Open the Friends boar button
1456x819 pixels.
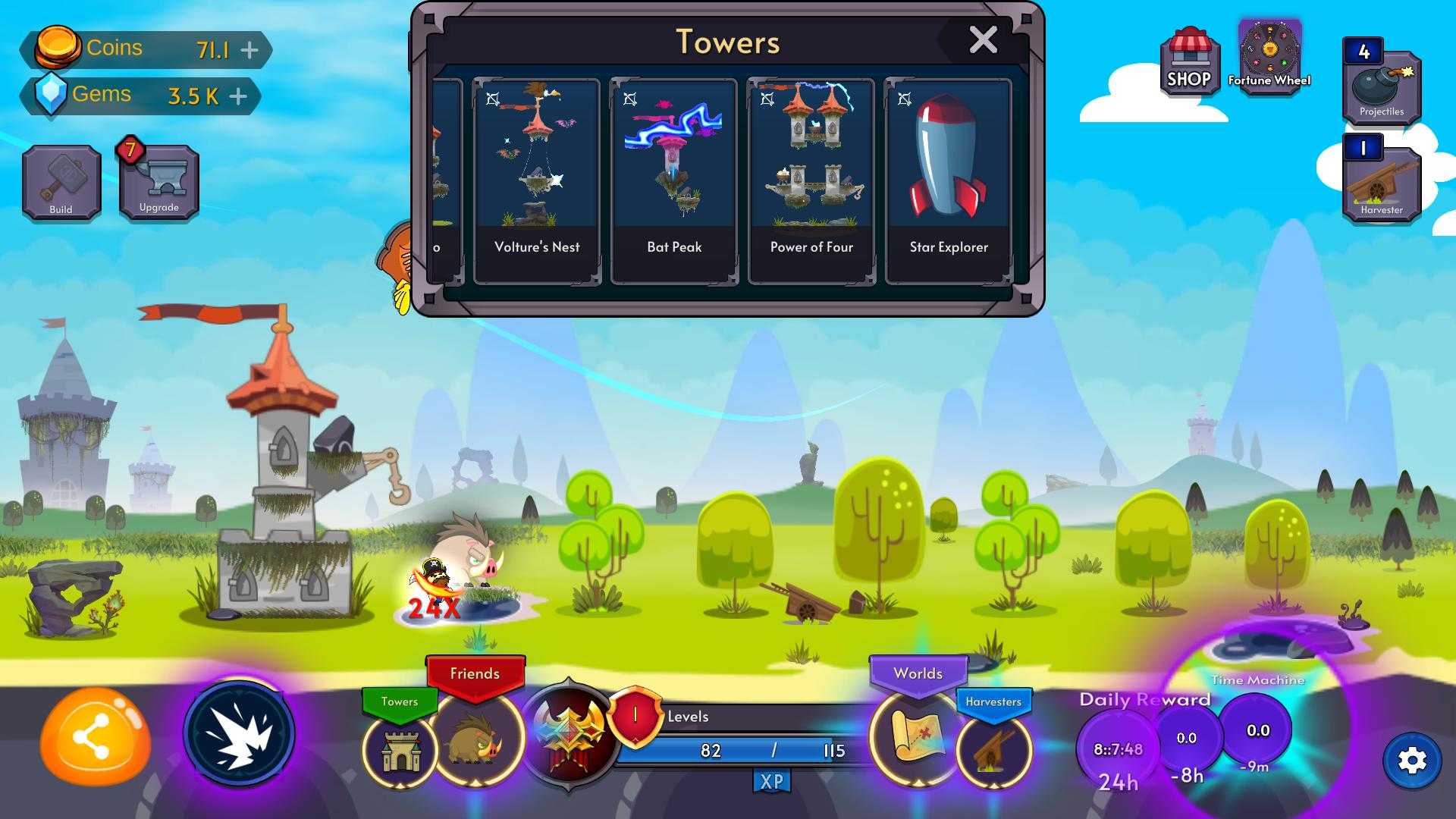click(477, 739)
